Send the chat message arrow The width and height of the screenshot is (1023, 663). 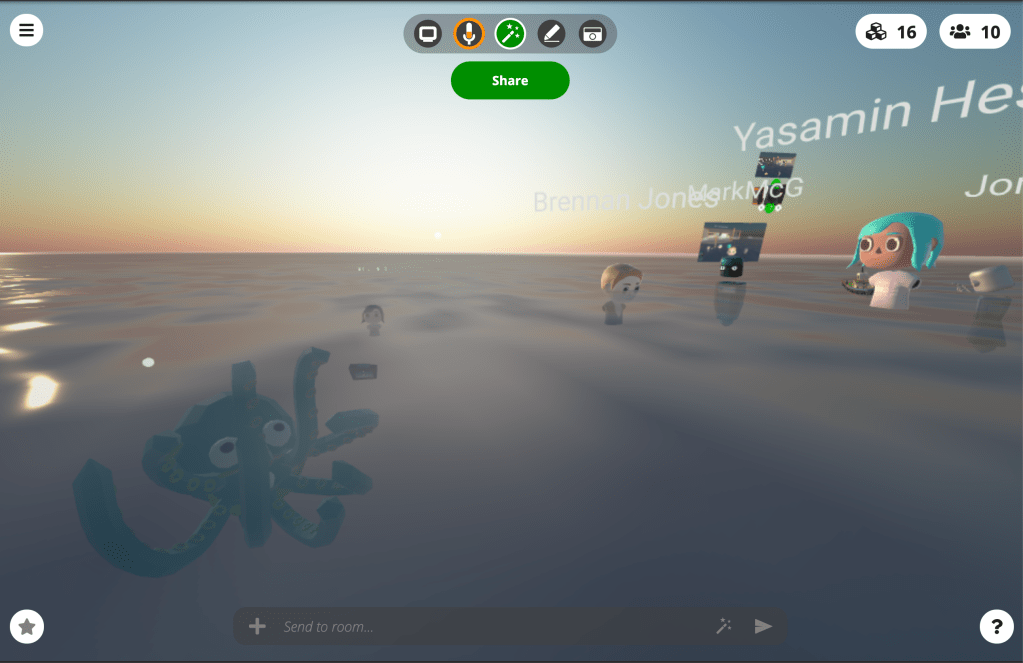[763, 627]
